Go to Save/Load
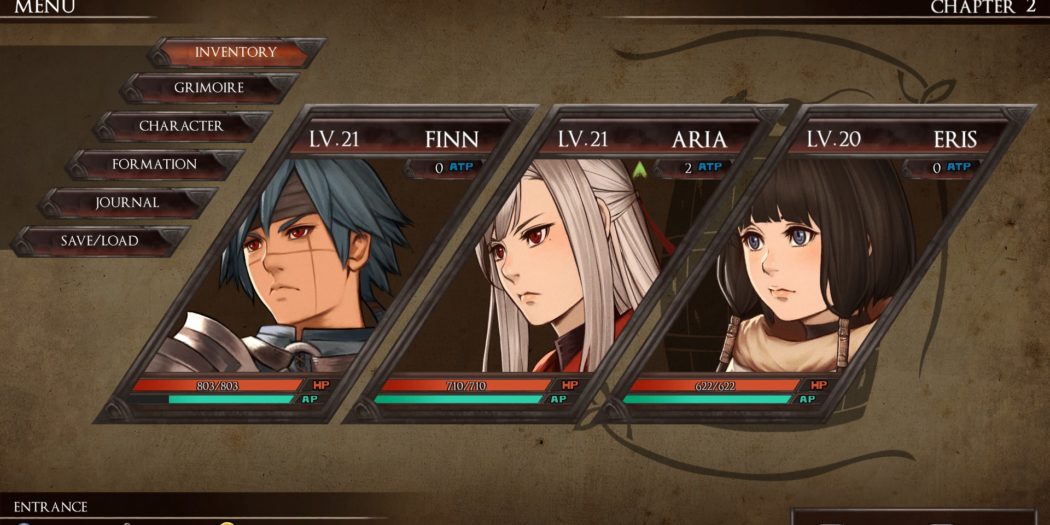 tap(99, 240)
